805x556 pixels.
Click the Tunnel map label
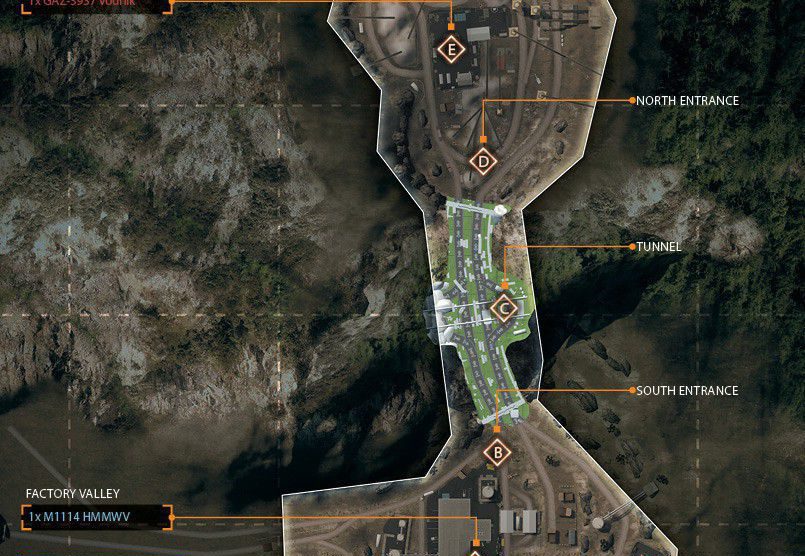(x=658, y=246)
